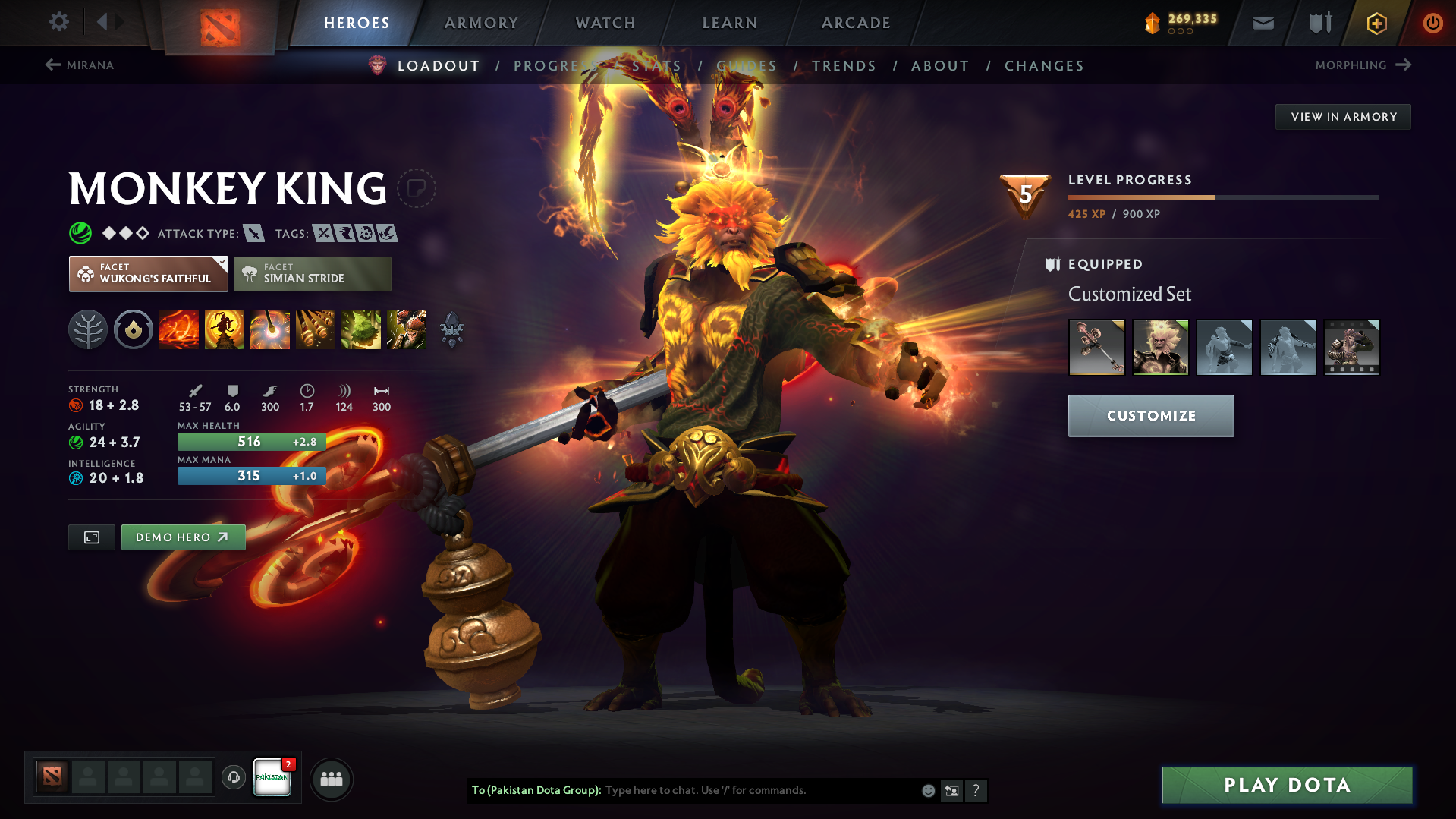Open the Guides section for Monkey King

tap(746, 65)
